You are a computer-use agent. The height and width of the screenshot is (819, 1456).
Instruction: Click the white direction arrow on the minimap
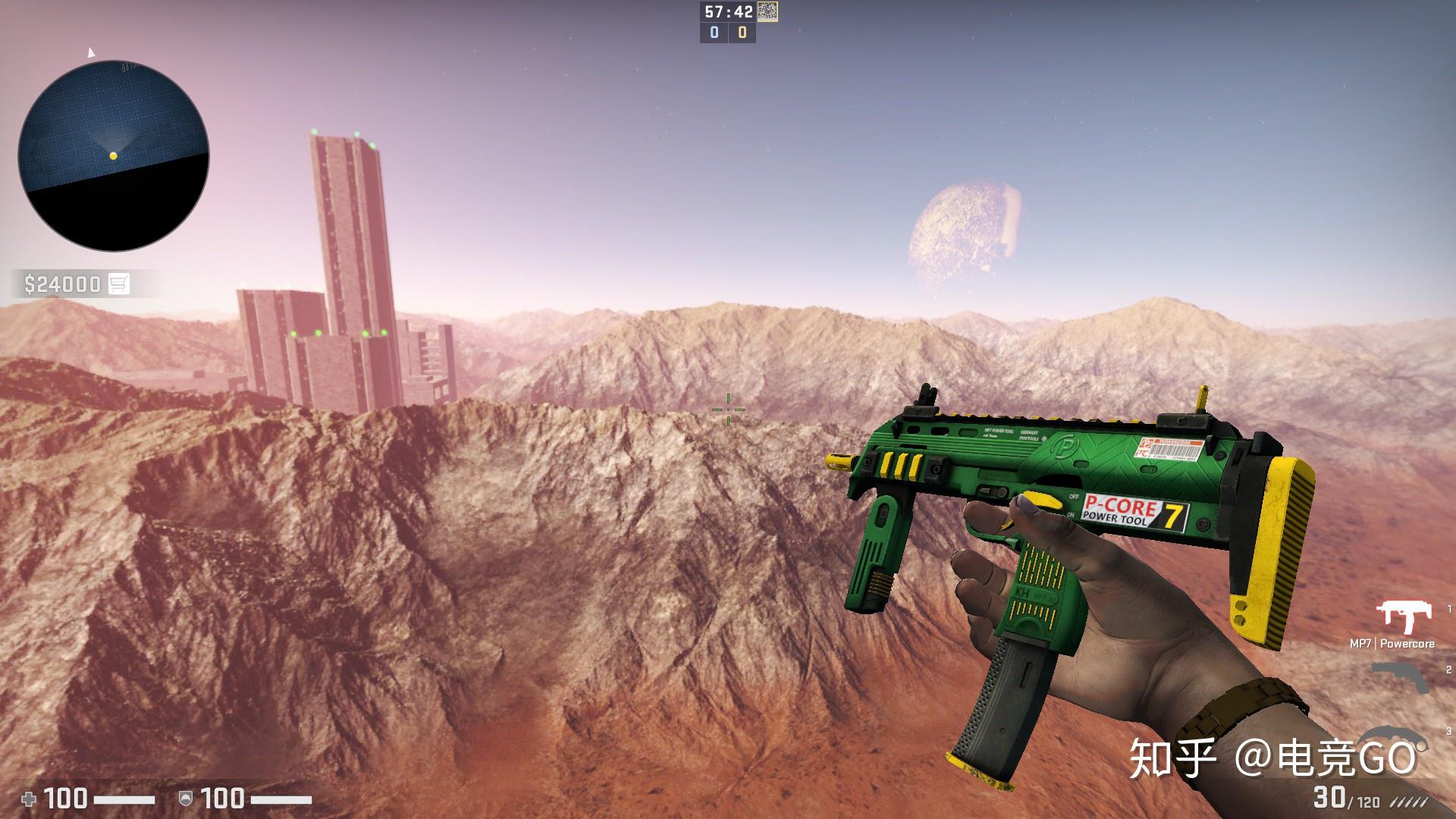click(90, 53)
